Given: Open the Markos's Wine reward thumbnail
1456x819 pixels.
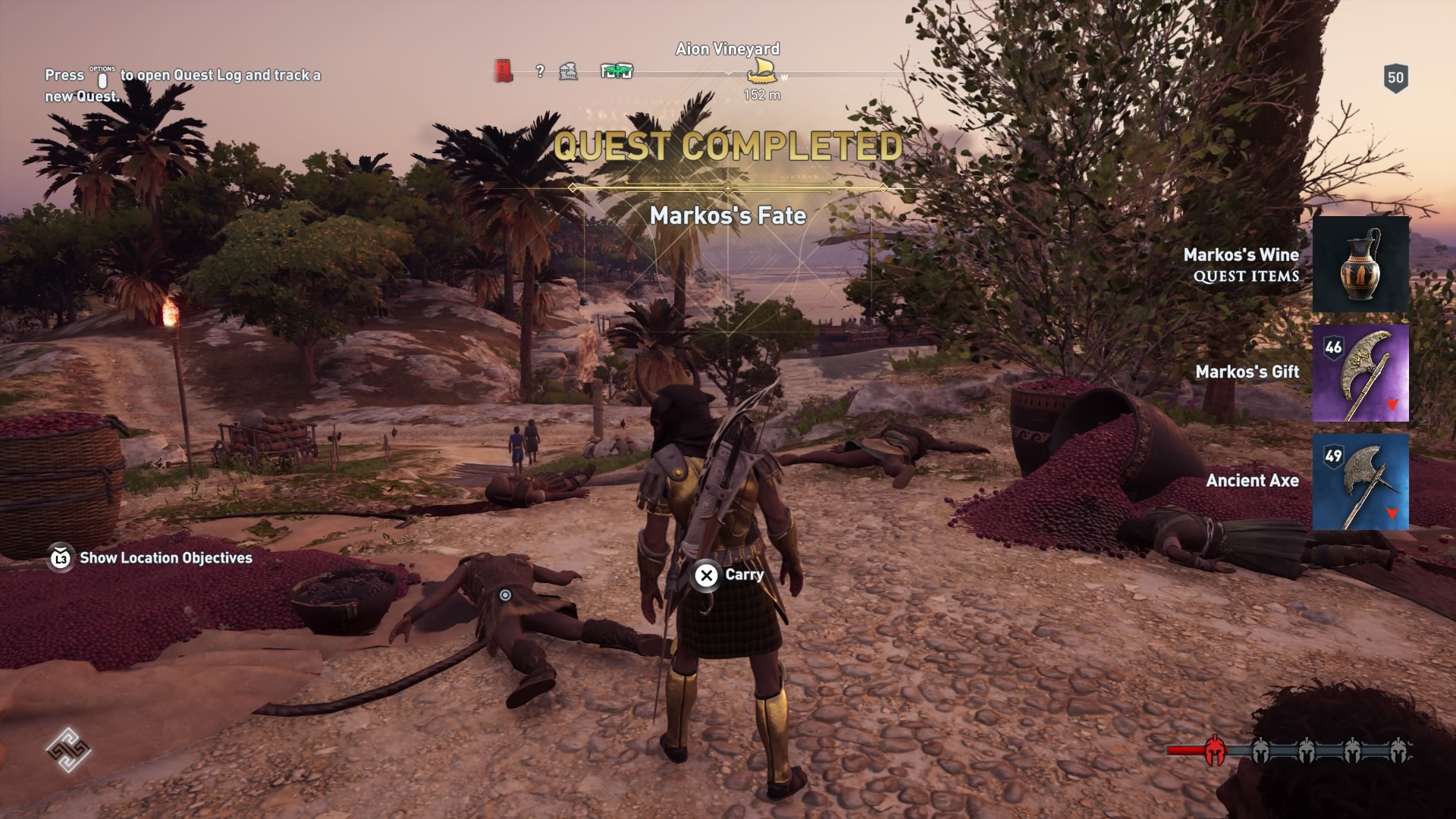Looking at the screenshot, I should pyautogui.click(x=1360, y=265).
